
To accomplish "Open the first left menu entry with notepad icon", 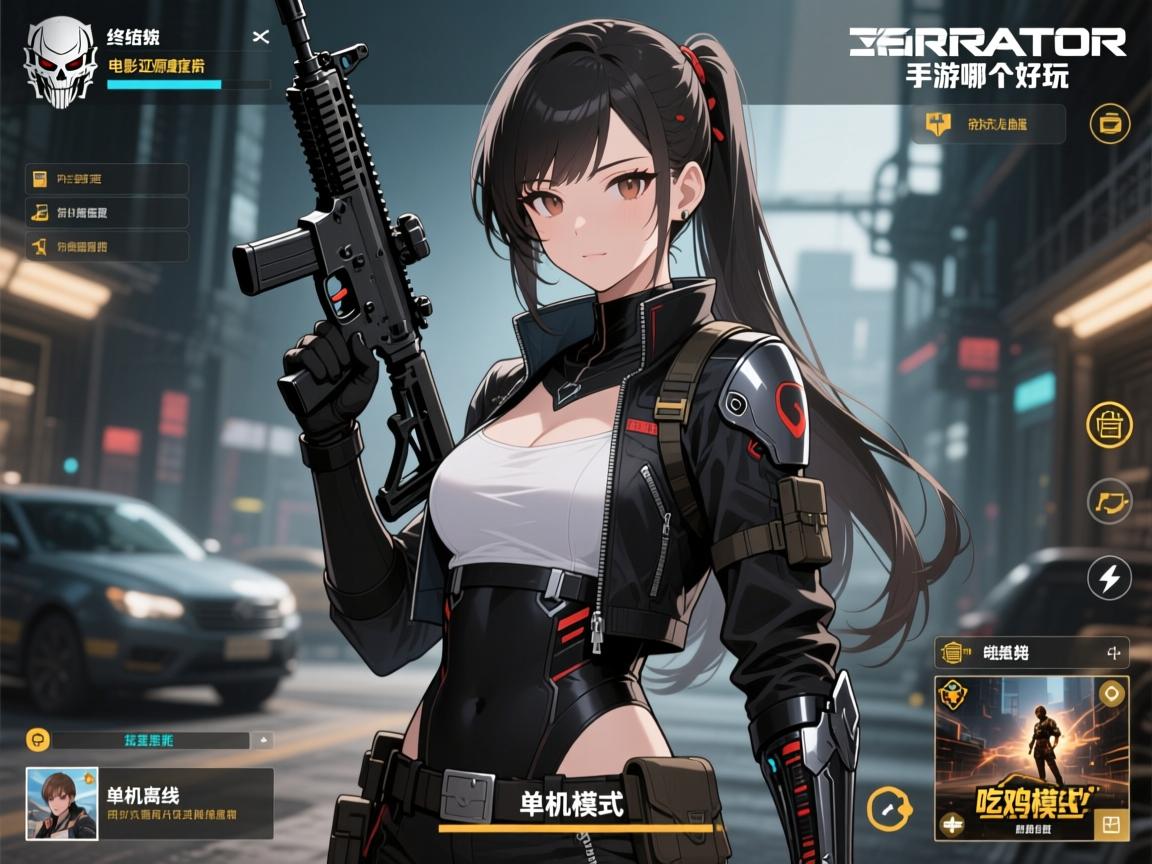I will click(107, 179).
